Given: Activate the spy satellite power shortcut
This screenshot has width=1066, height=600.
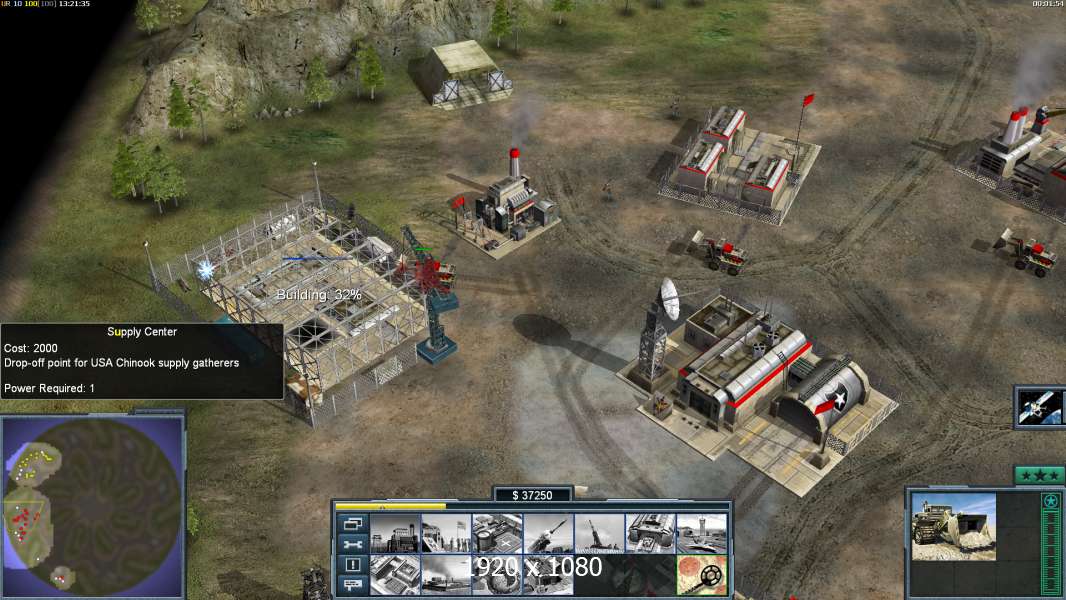Looking at the screenshot, I should click(1038, 406).
